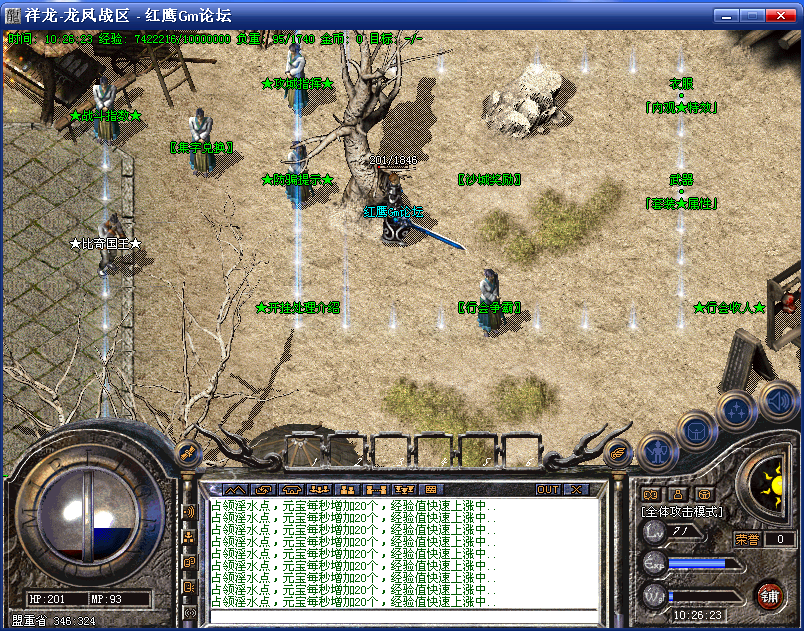
Task: Click the chat text input line
Action: [400, 615]
